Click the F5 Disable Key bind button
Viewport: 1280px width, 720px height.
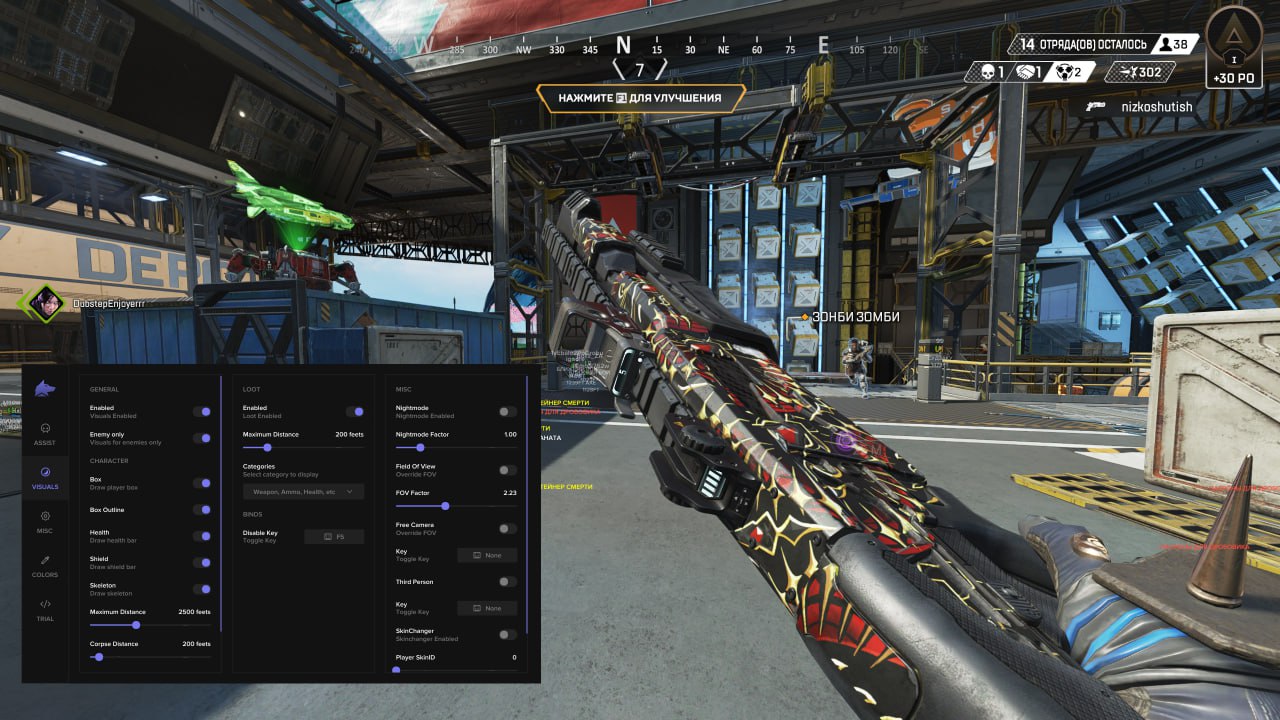(334, 536)
